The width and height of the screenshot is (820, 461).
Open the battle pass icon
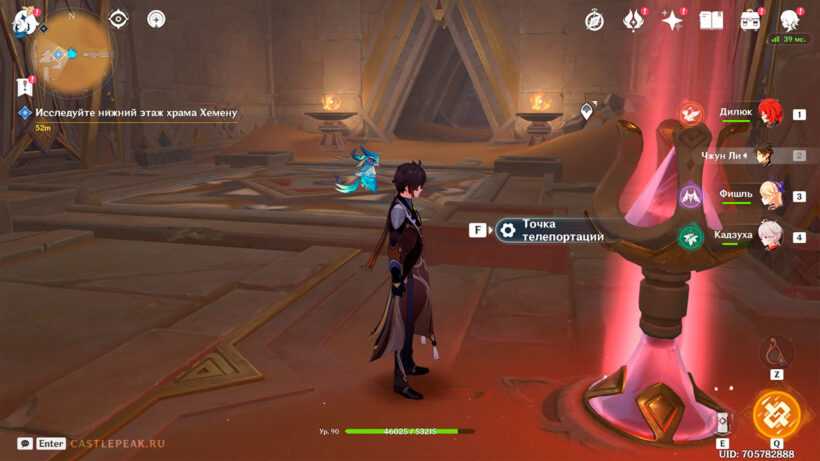coord(750,21)
